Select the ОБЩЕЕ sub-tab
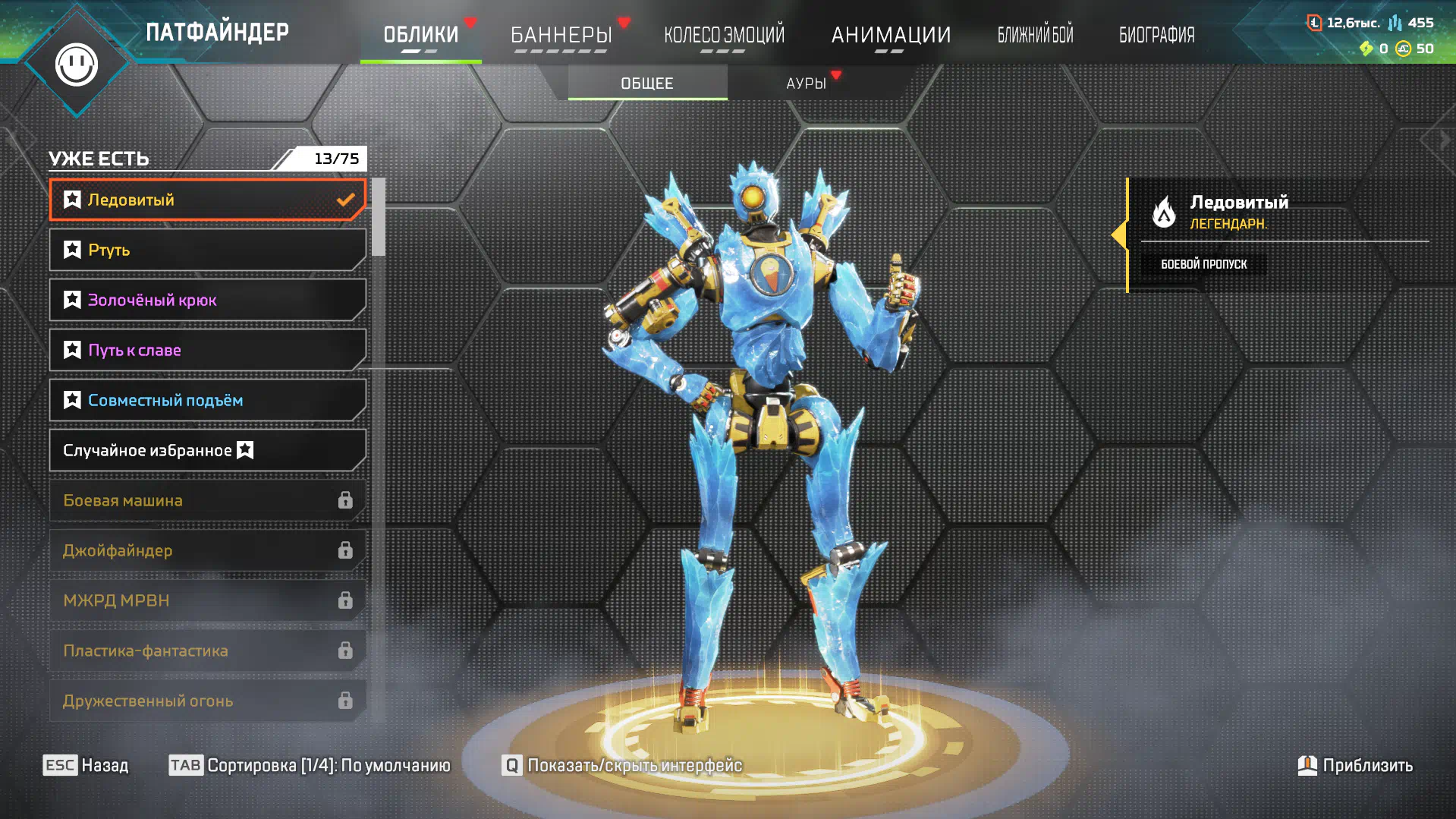This screenshot has height=819, width=1456. coord(647,83)
